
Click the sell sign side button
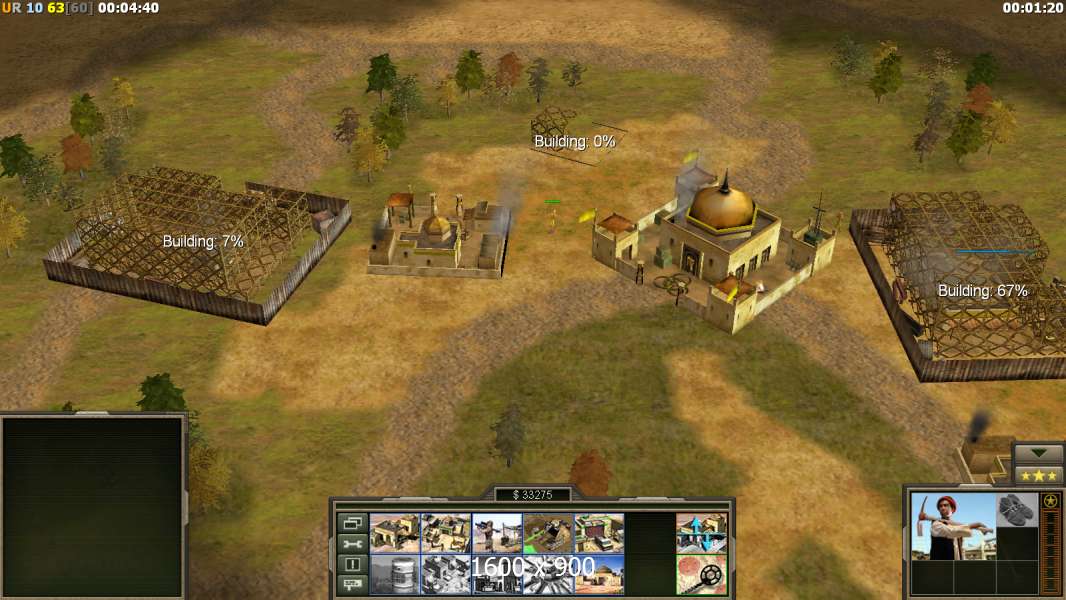point(351,584)
